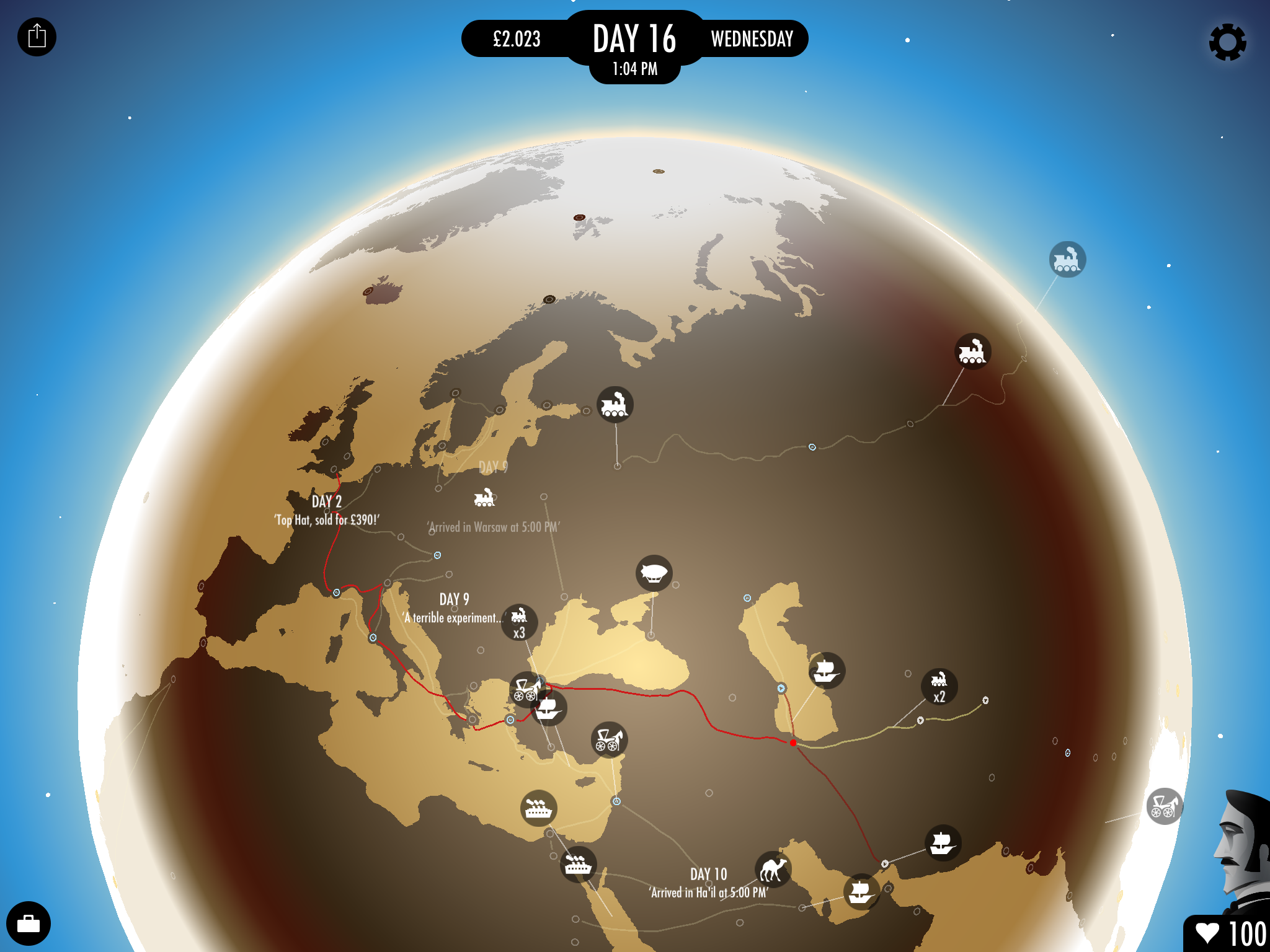Open the settings gear menu

1227,42
